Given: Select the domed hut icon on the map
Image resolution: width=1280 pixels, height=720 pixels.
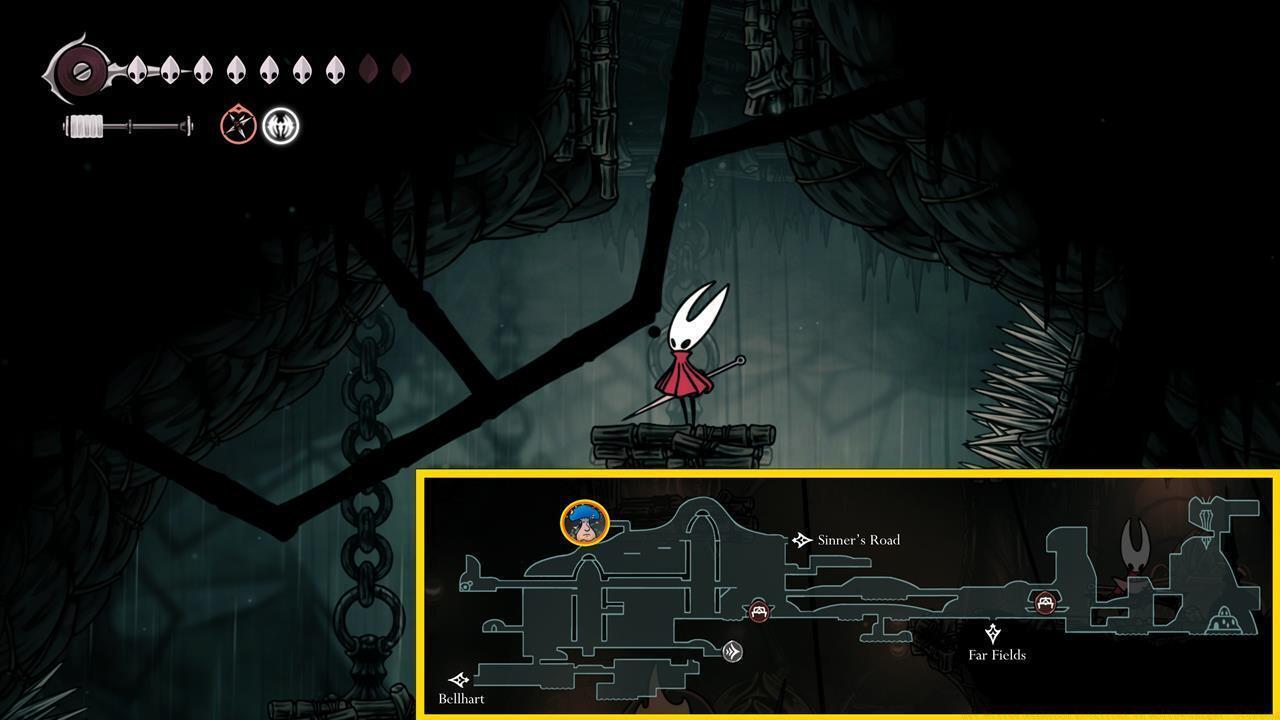Looking at the screenshot, I should coord(1221,621).
